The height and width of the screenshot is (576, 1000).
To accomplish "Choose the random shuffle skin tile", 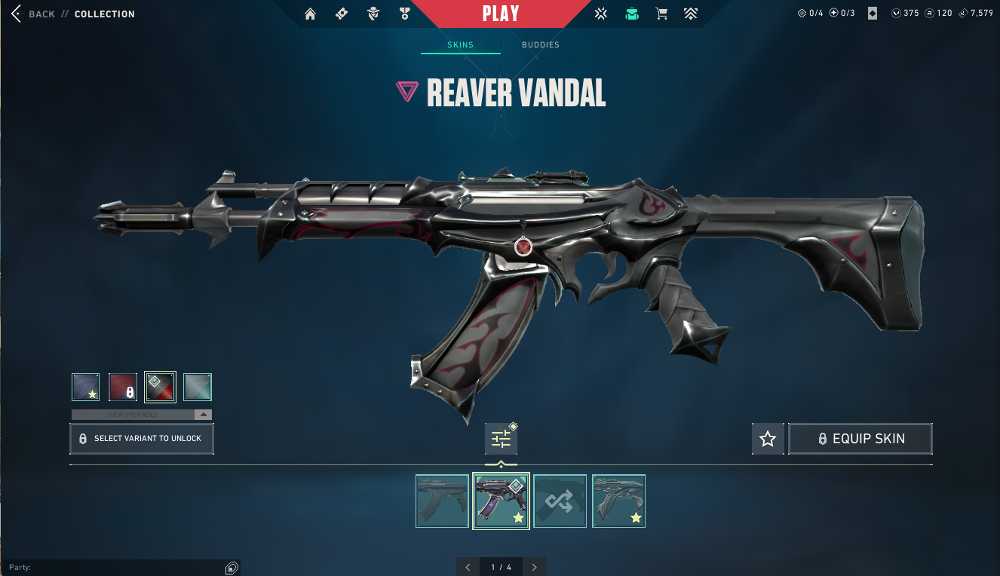I will point(560,501).
